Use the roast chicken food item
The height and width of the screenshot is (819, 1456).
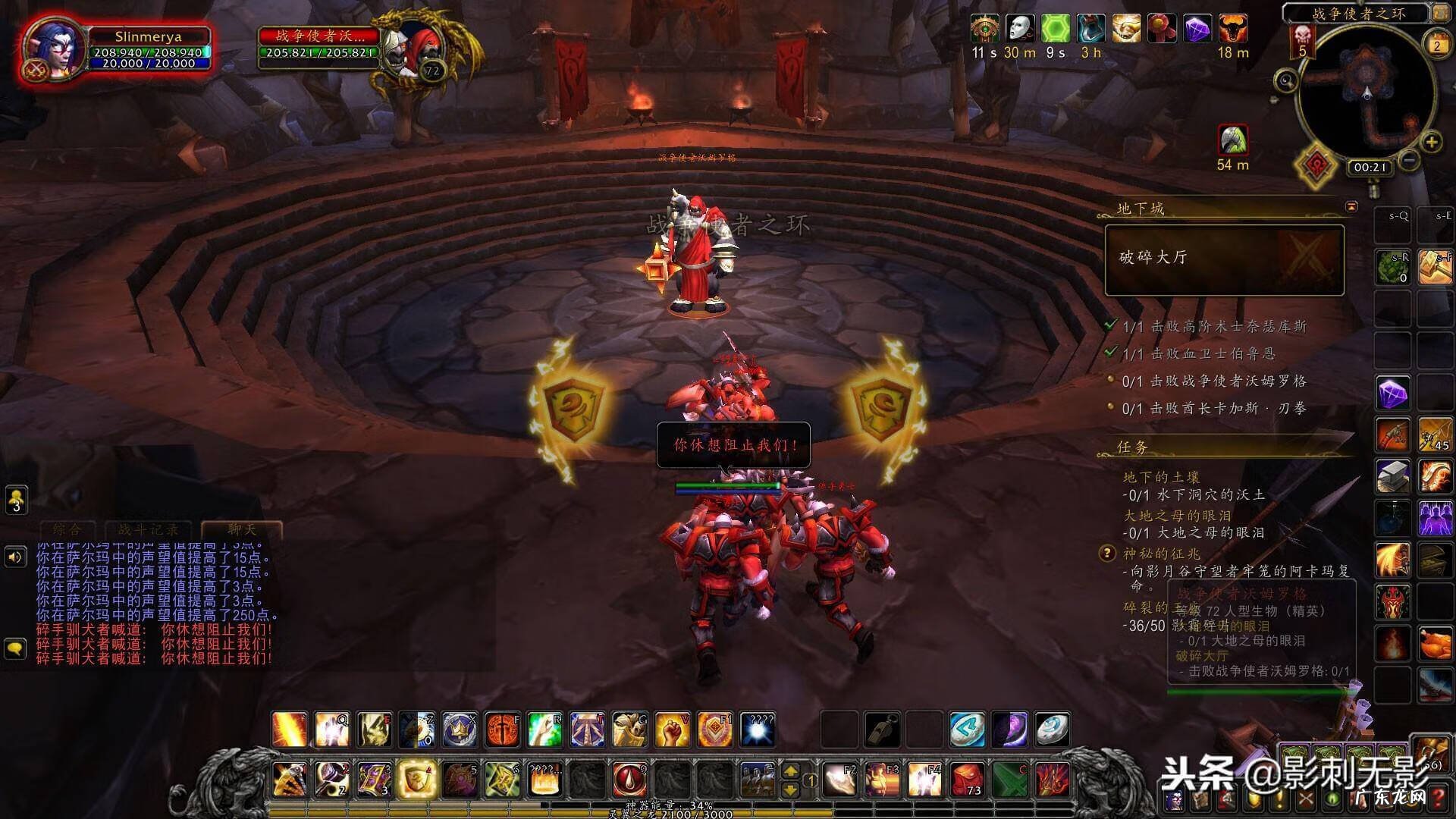[1434, 645]
